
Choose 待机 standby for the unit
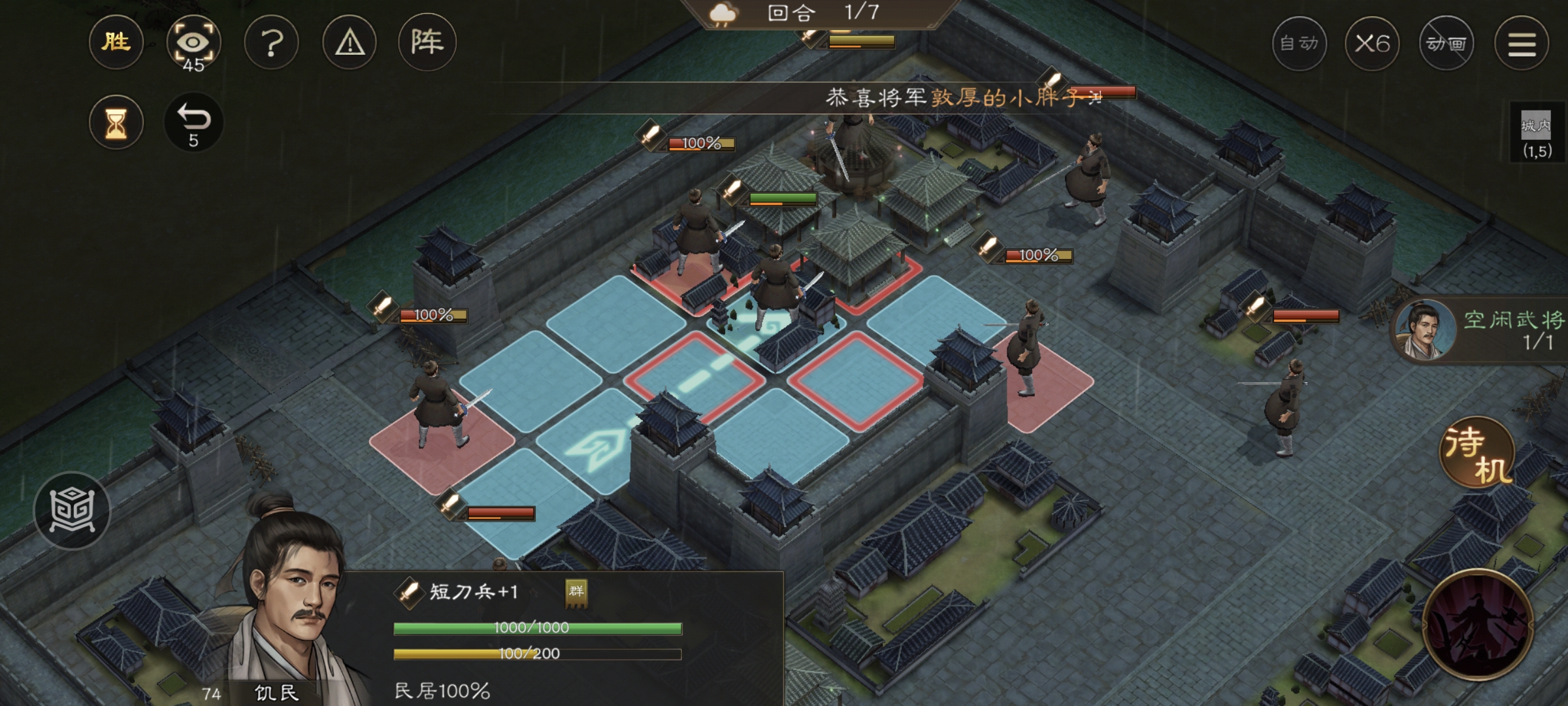point(1477,452)
